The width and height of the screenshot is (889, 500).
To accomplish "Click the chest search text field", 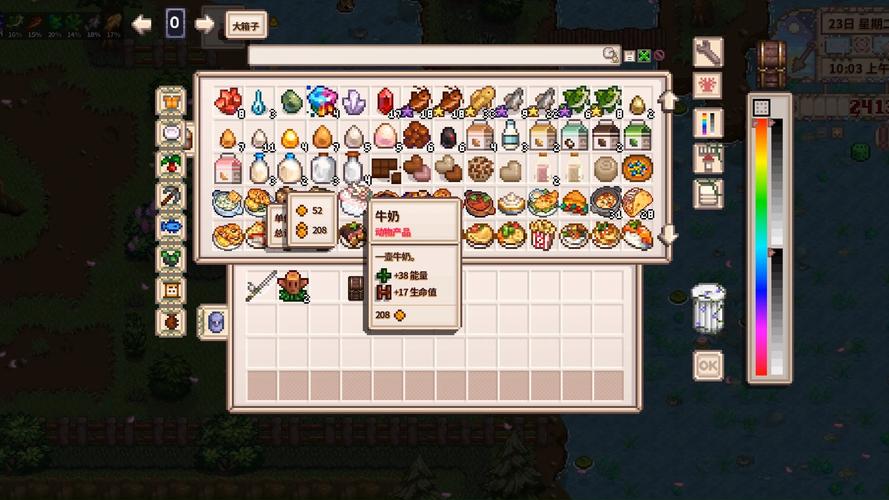I will point(428,55).
